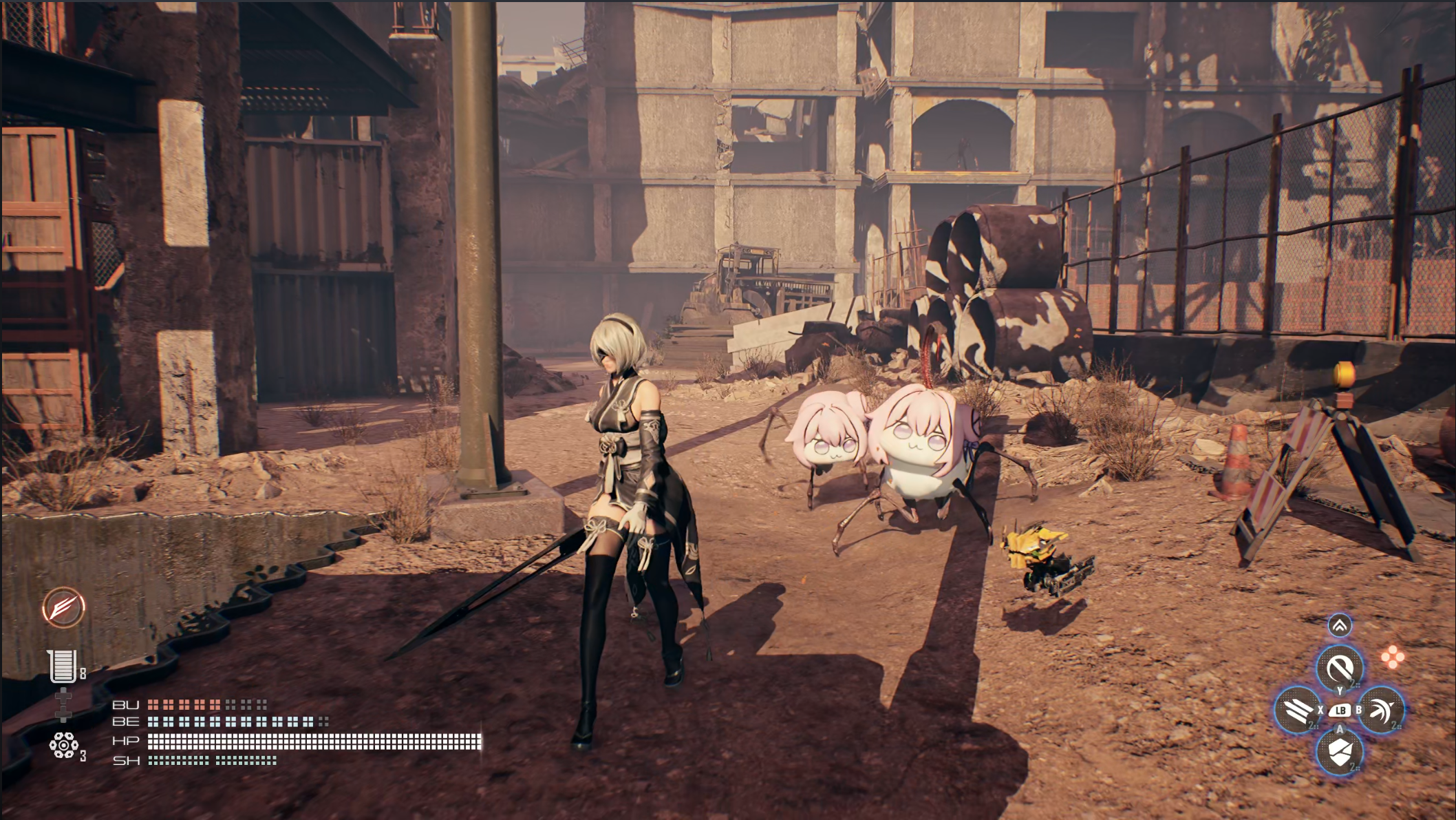Use the healing potion vial
1456x820 pixels.
[63, 666]
